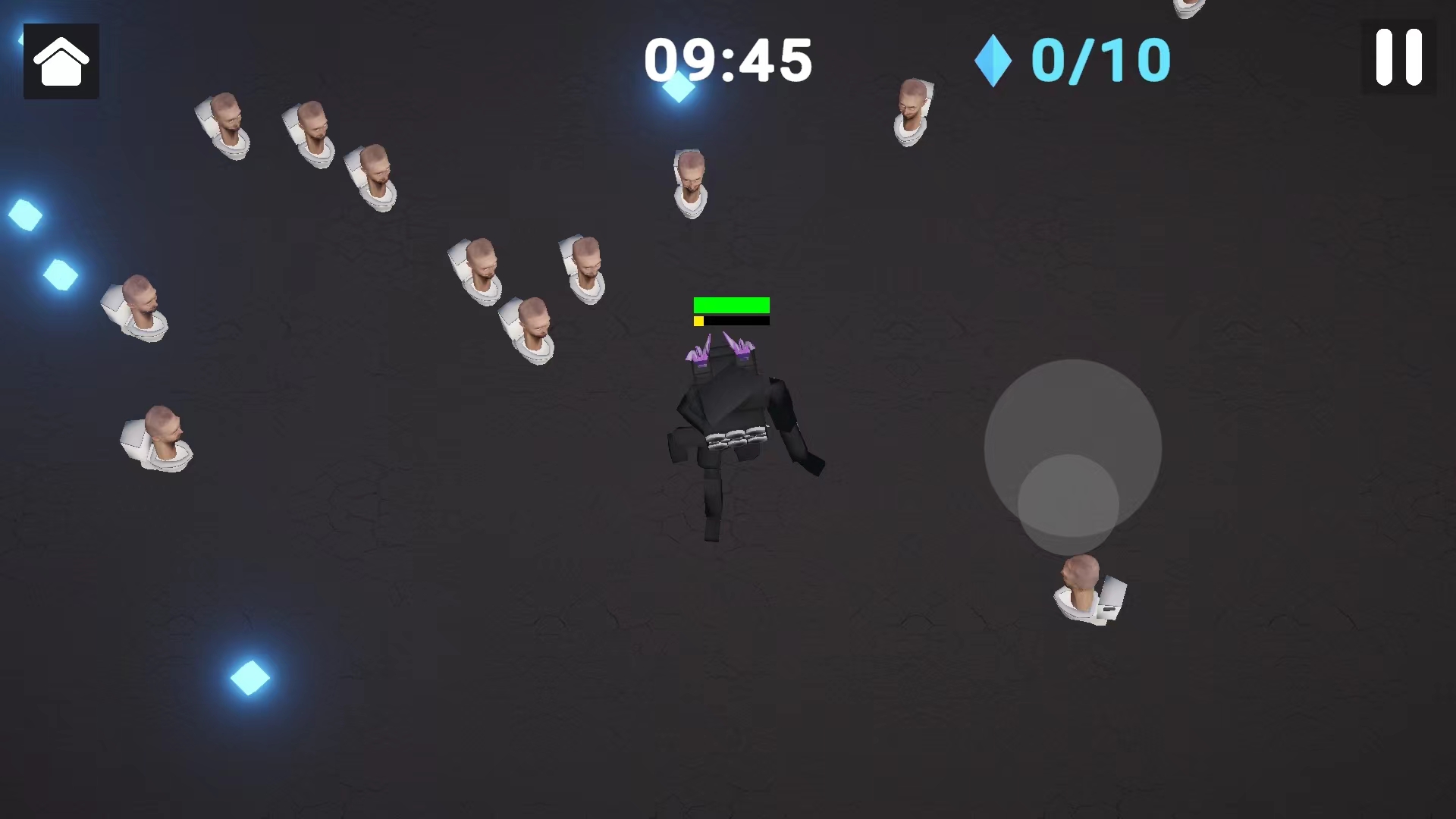Tap the green health bar above the player
The image size is (1456, 819).
tap(730, 306)
